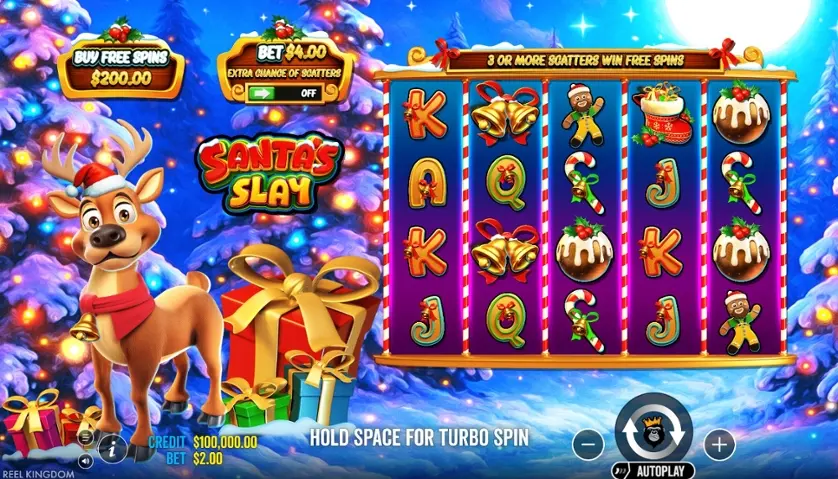Spin the reels with the round spin button
This screenshot has width=838, height=479.
point(653,432)
